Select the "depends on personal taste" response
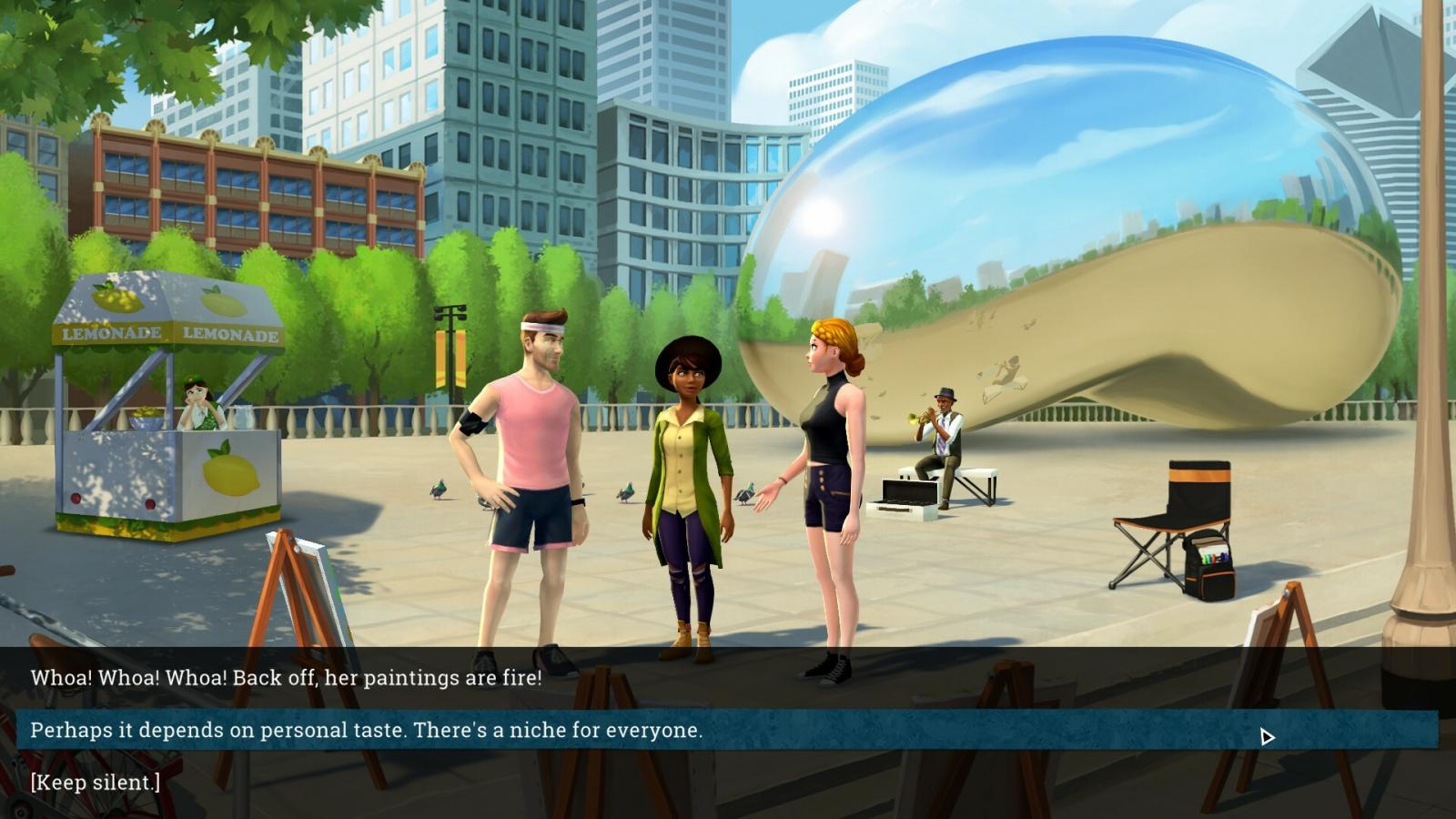 (x=366, y=730)
